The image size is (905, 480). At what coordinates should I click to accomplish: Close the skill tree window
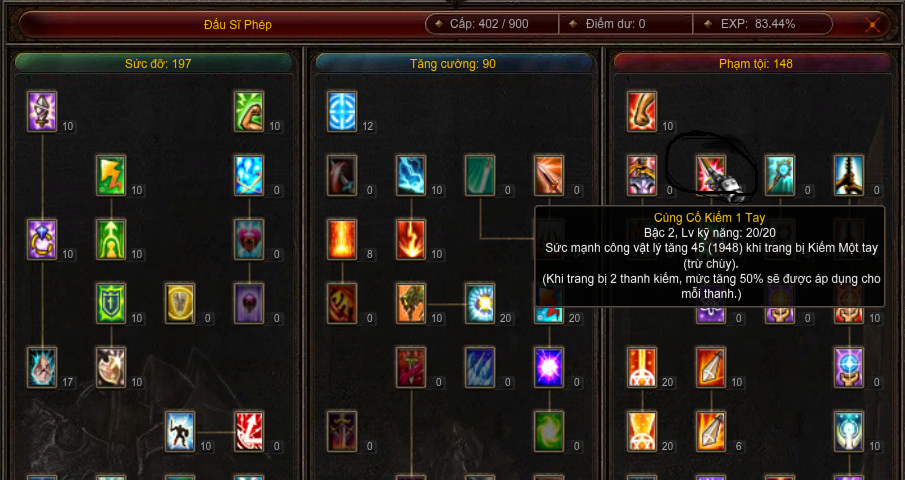coord(873,25)
